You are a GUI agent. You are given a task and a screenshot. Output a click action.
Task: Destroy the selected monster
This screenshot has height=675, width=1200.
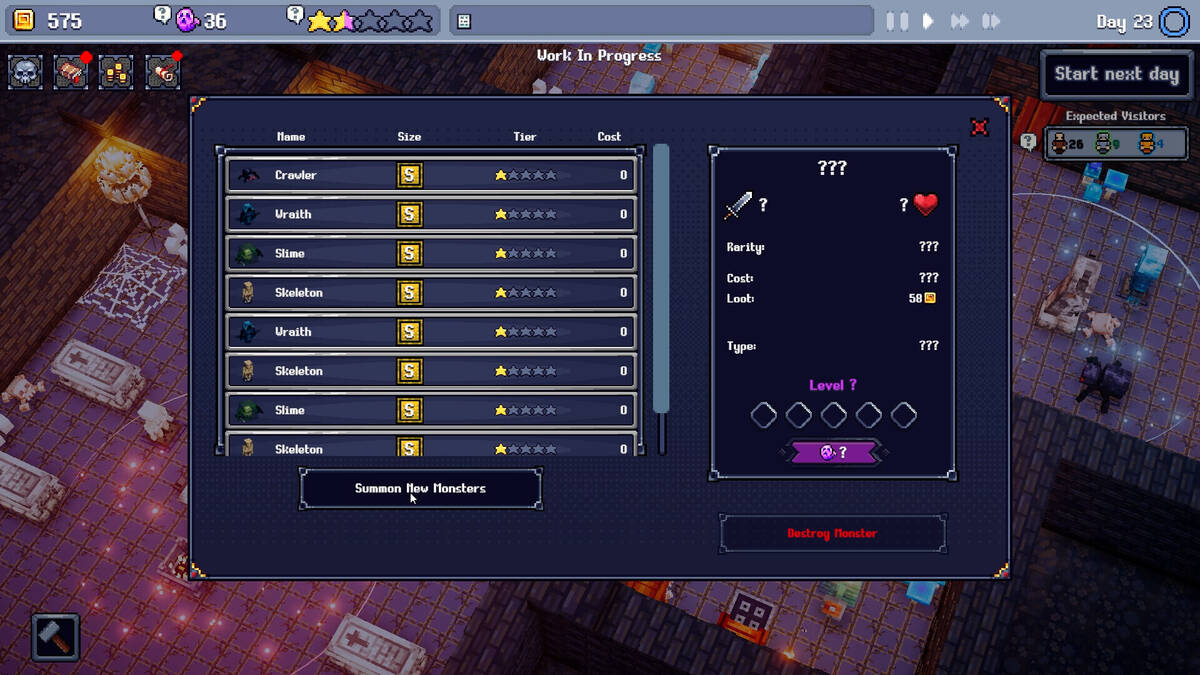[x=832, y=534]
